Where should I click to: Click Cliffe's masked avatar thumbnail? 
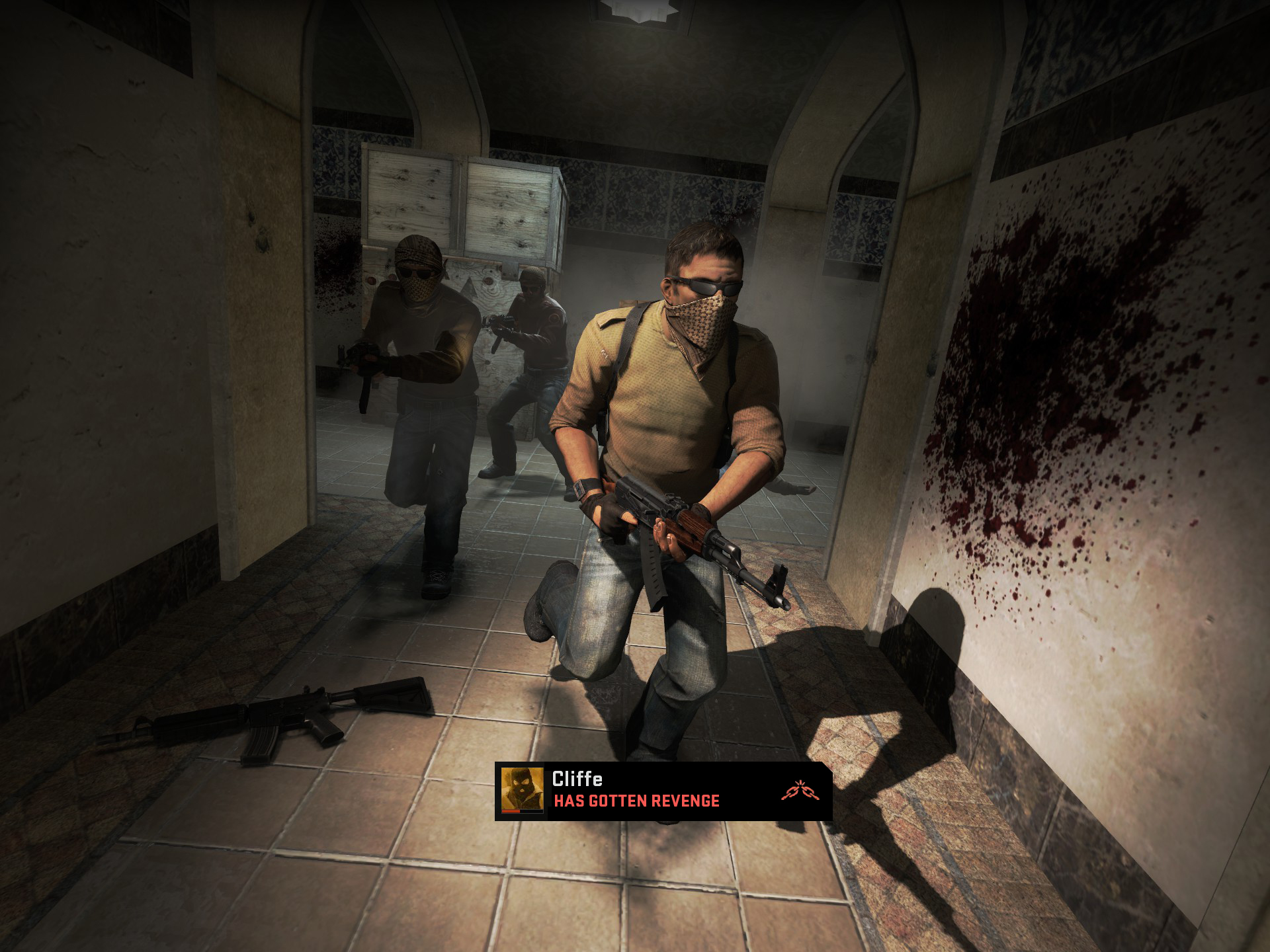coord(522,790)
